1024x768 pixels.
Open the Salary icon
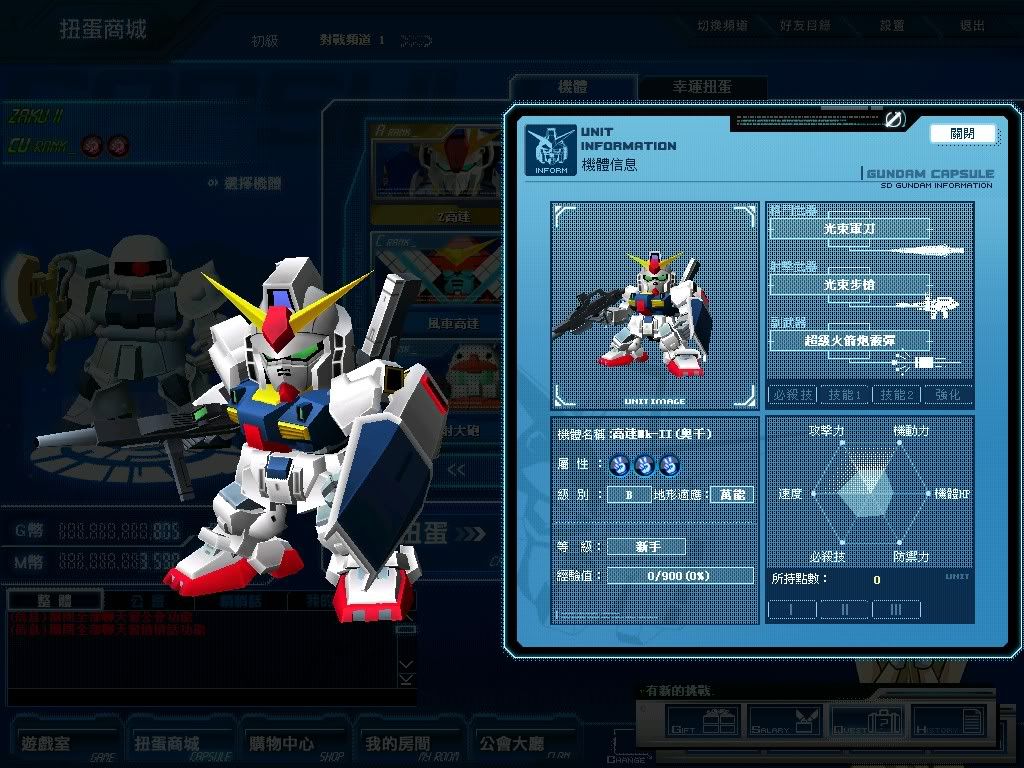coord(786,720)
